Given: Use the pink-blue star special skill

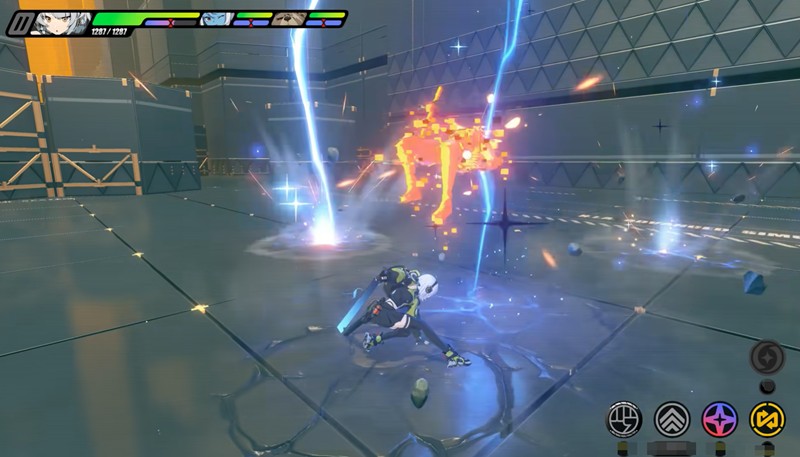Looking at the screenshot, I should [x=720, y=419].
